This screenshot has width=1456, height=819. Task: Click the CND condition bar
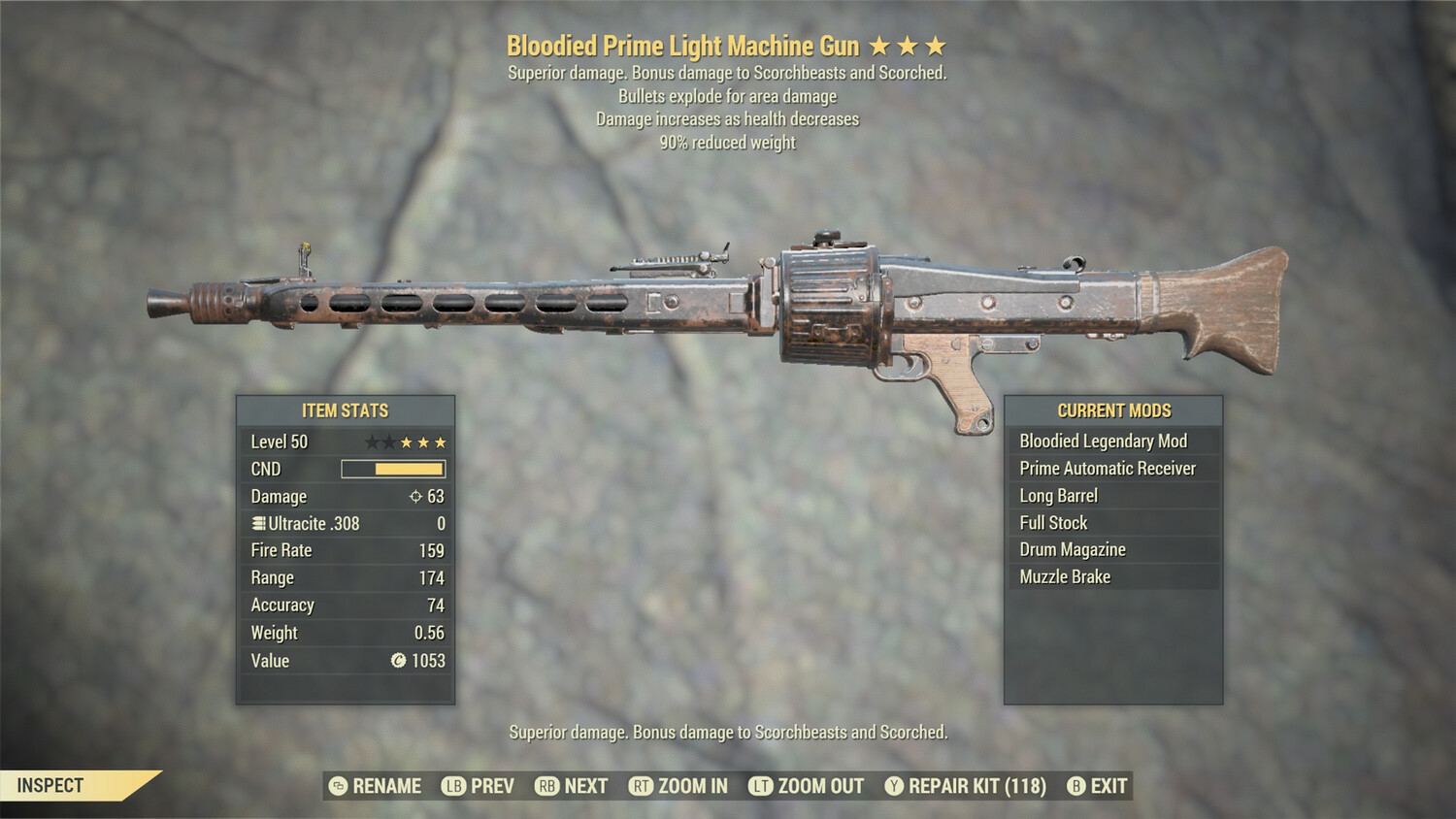393,469
